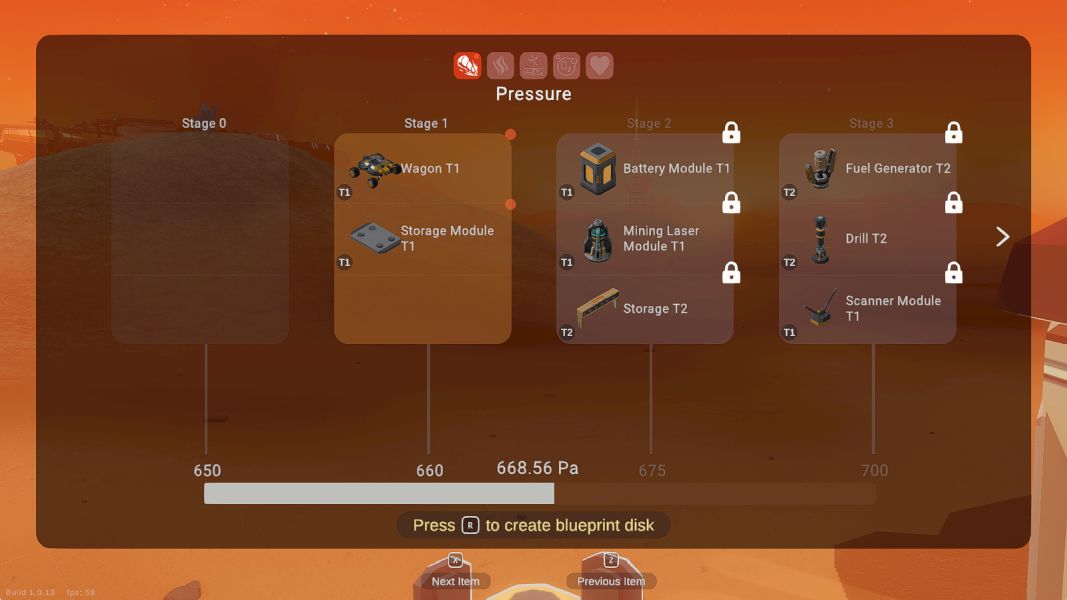Screen dimensions: 1067x600
Task: Pick the Mining Laser Module T1 entry
Action: point(645,239)
